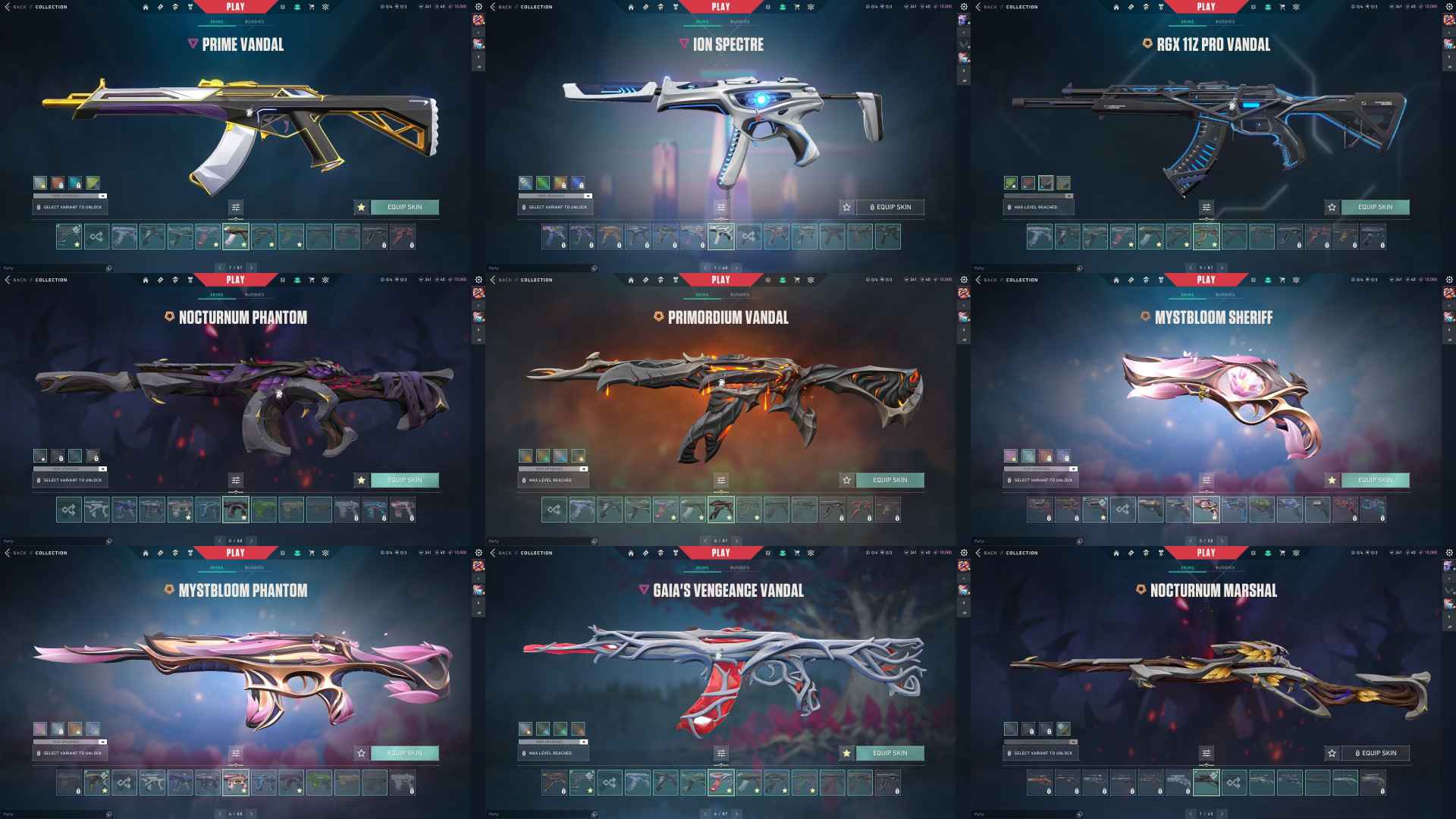Toggle favorite for the Mystbloom Sheriff
Viewport: 1456px width, 819px height.
[1331, 479]
